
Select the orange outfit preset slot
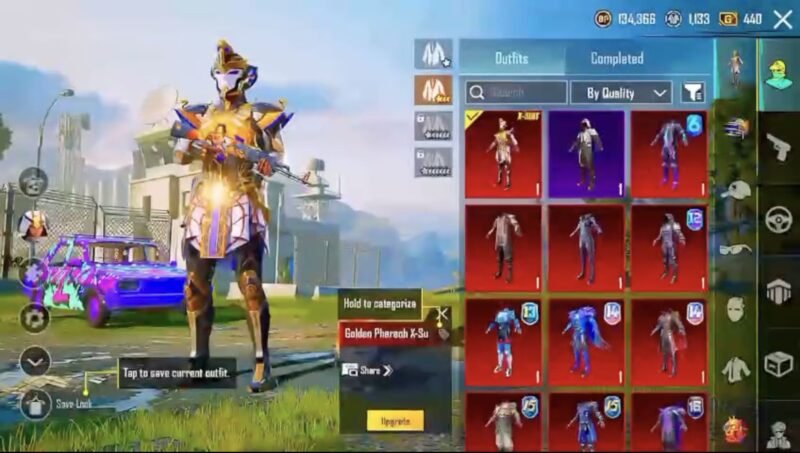pyautogui.click(x=434, y=90)
